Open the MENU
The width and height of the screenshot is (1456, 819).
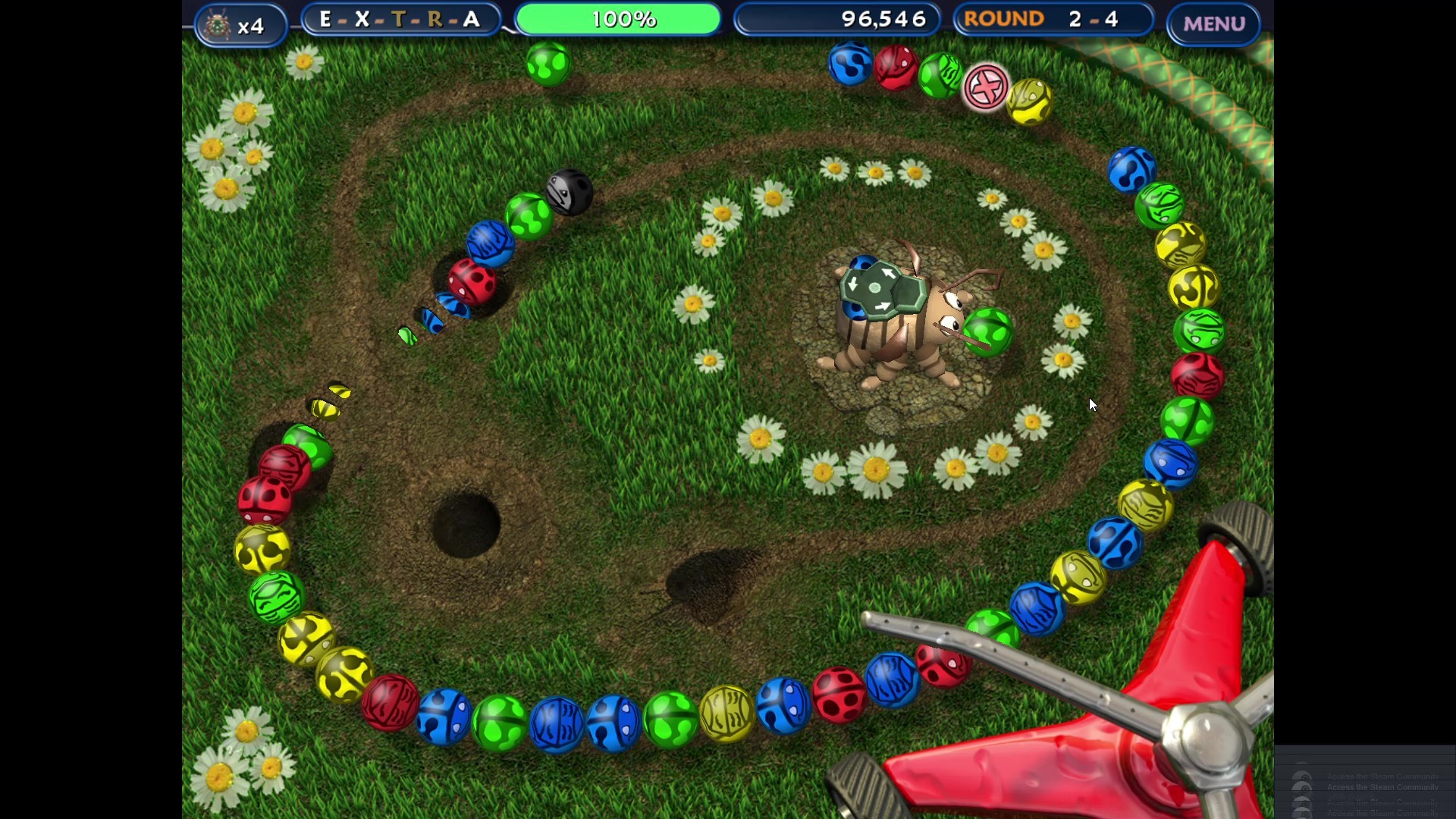pos(1212,24)
